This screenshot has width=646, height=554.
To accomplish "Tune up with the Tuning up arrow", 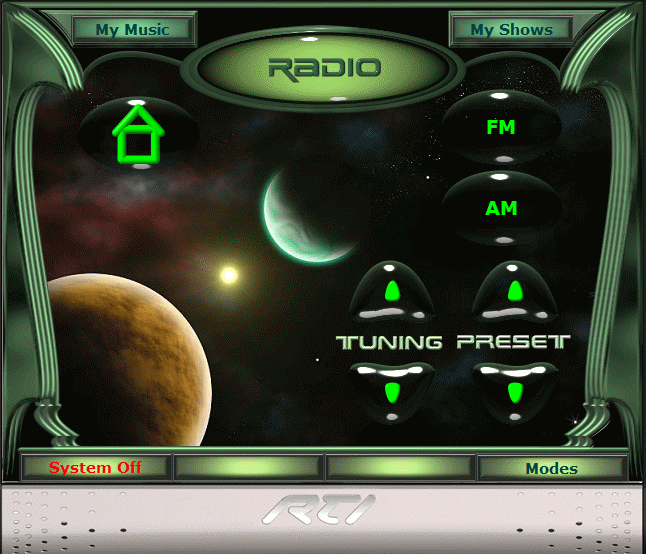I will pos(392,291).
